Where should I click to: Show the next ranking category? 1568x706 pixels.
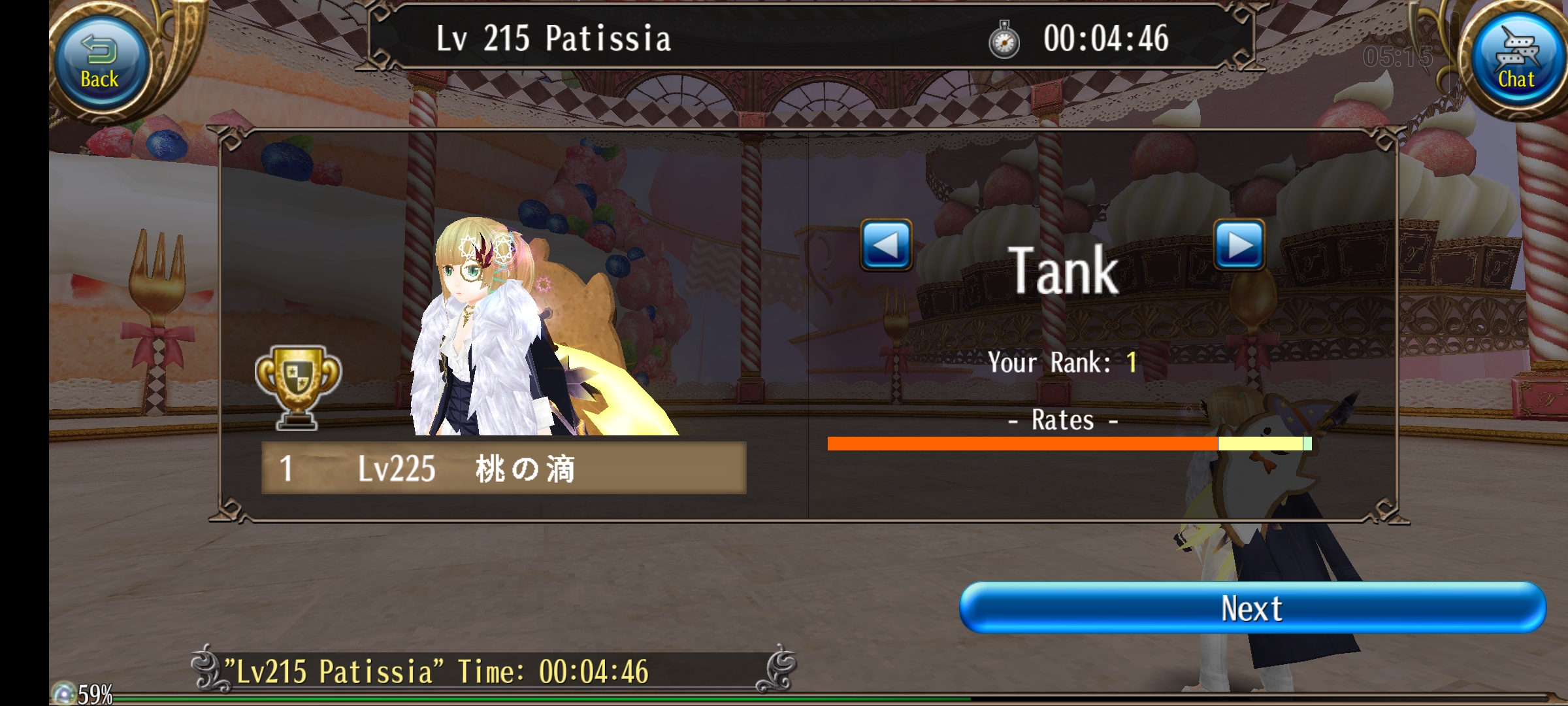click(x=1239, y=245)
